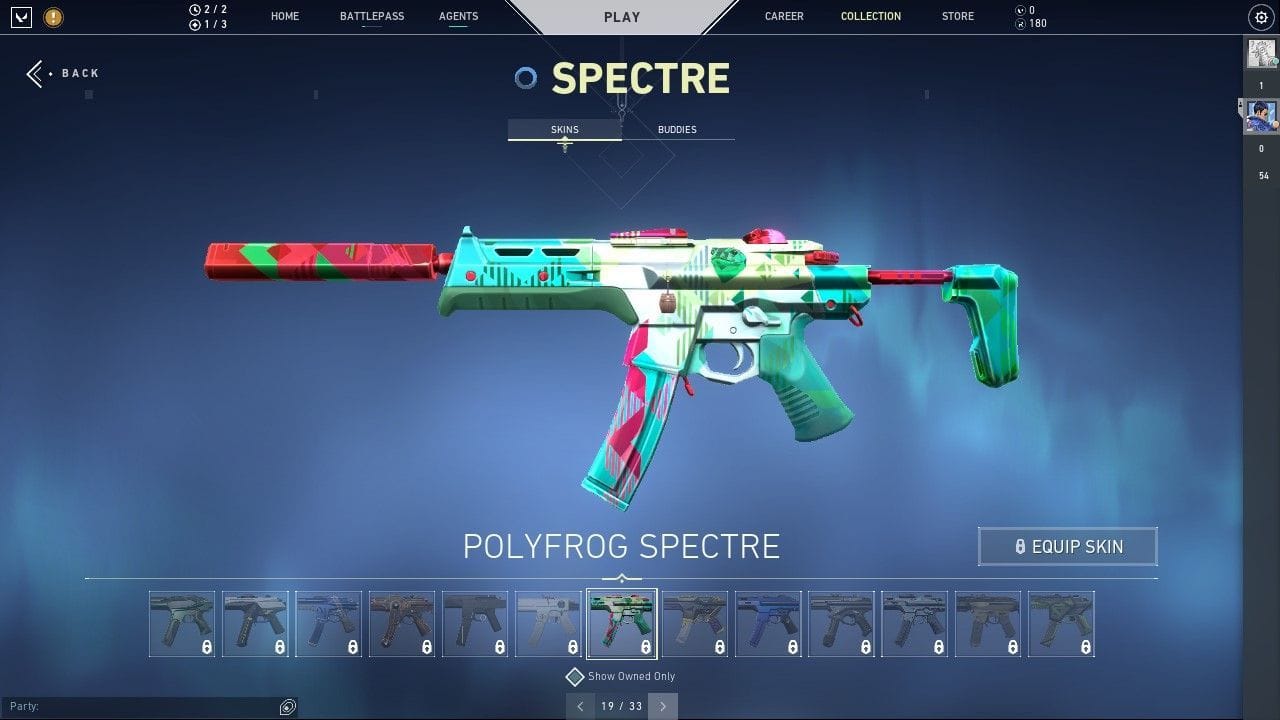
Task: Click the Back button
Action: (63, 73)
